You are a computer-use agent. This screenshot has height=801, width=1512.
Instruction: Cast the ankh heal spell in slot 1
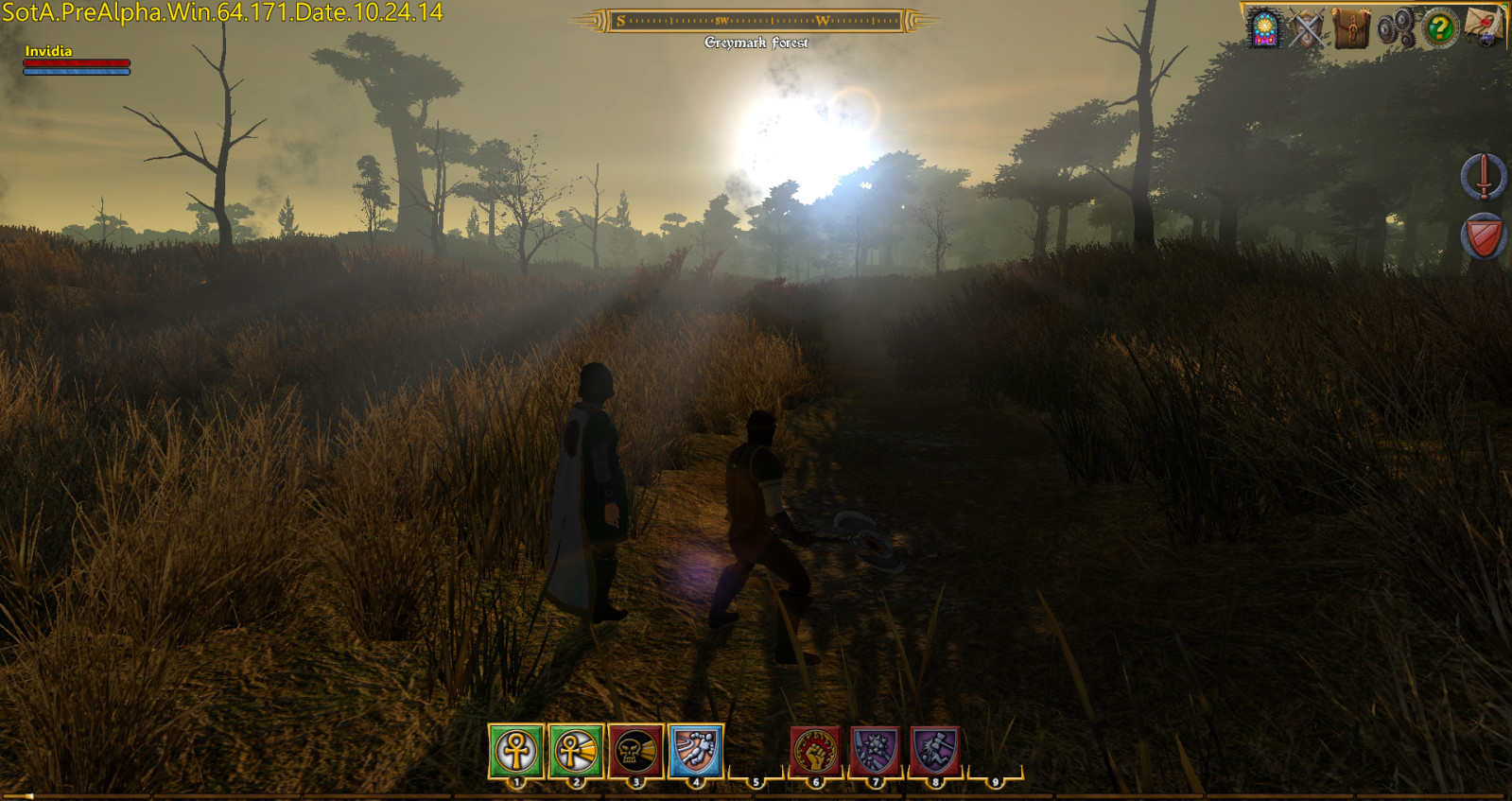pyautogui.click(x=516, y=752)
